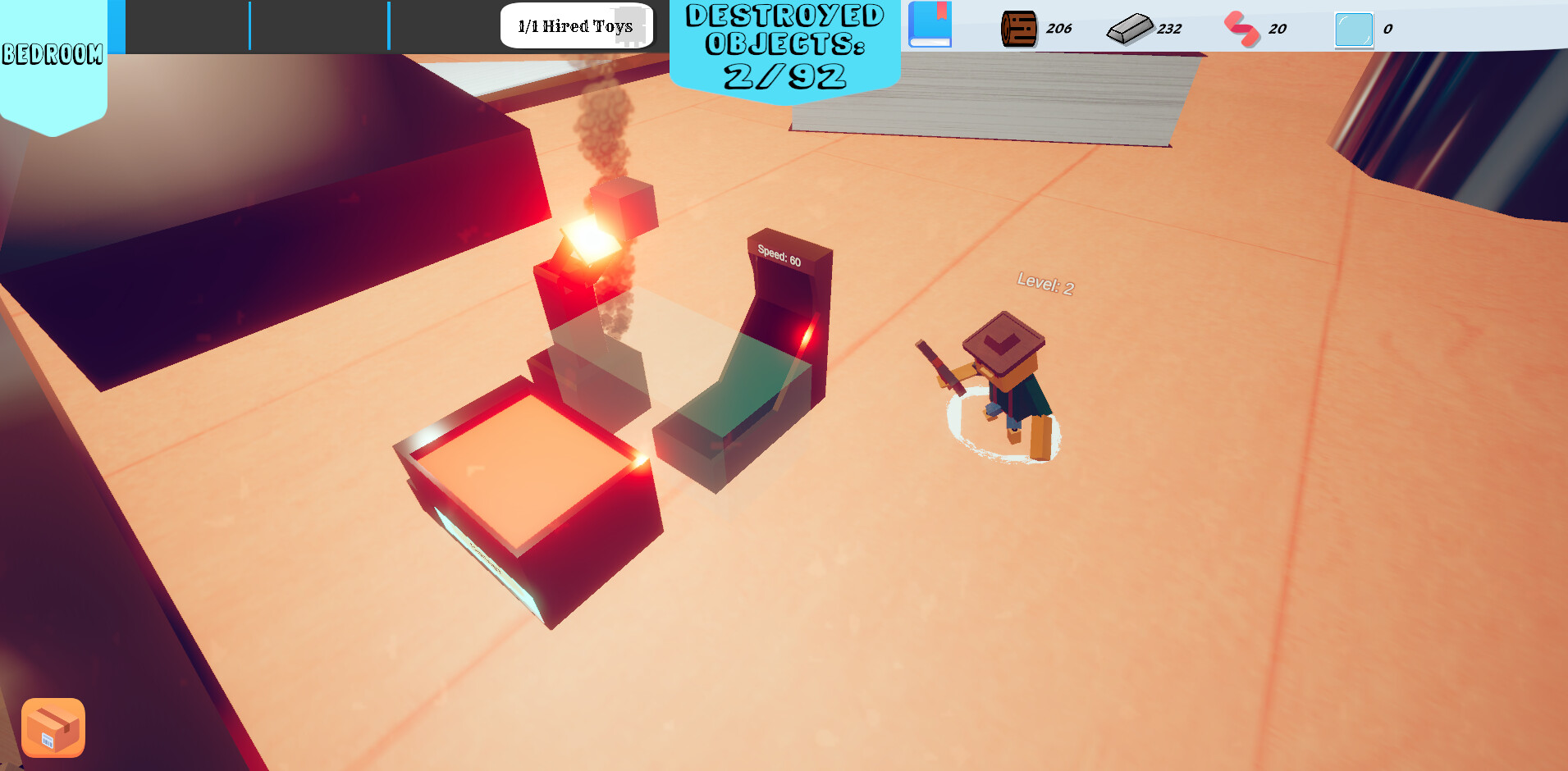1568x771 pixels.
Task: Expand the 1/1 Hired Toys panel
Action: coord(574,26)
